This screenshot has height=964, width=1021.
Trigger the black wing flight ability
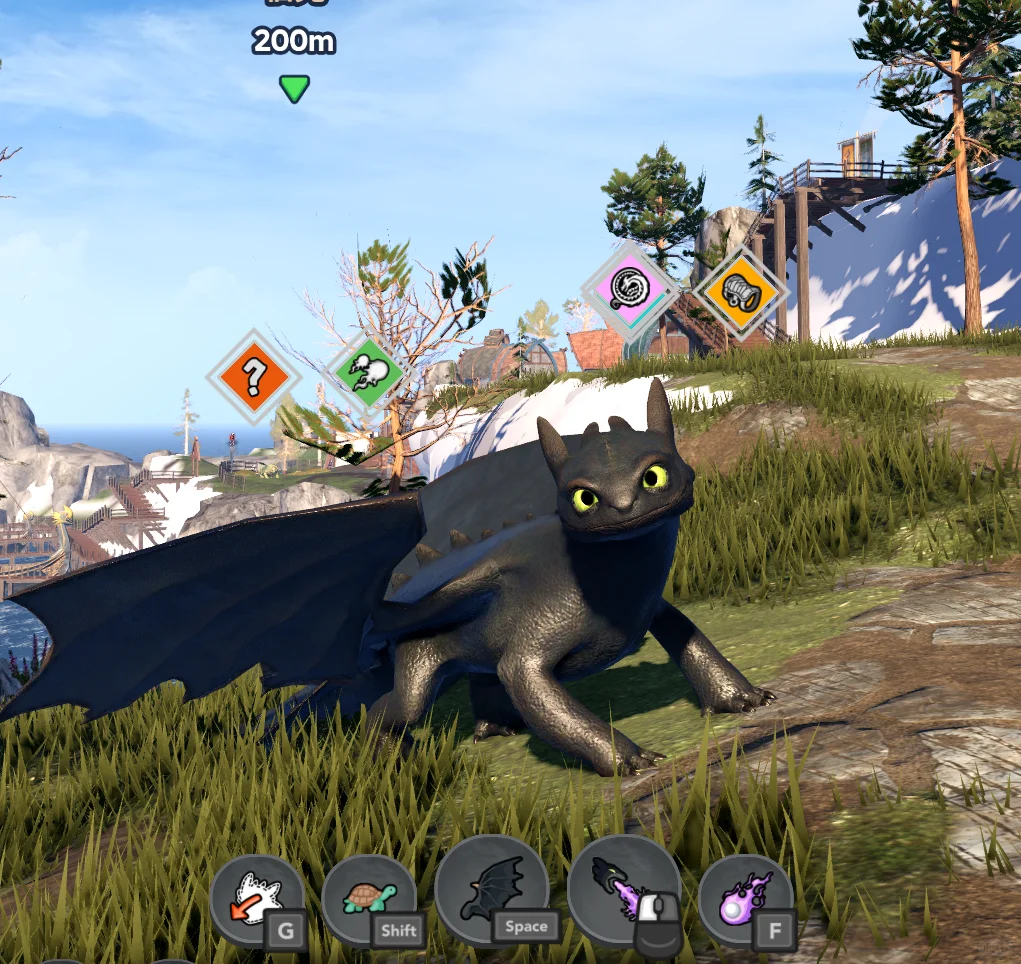click(x=492, y=888)
